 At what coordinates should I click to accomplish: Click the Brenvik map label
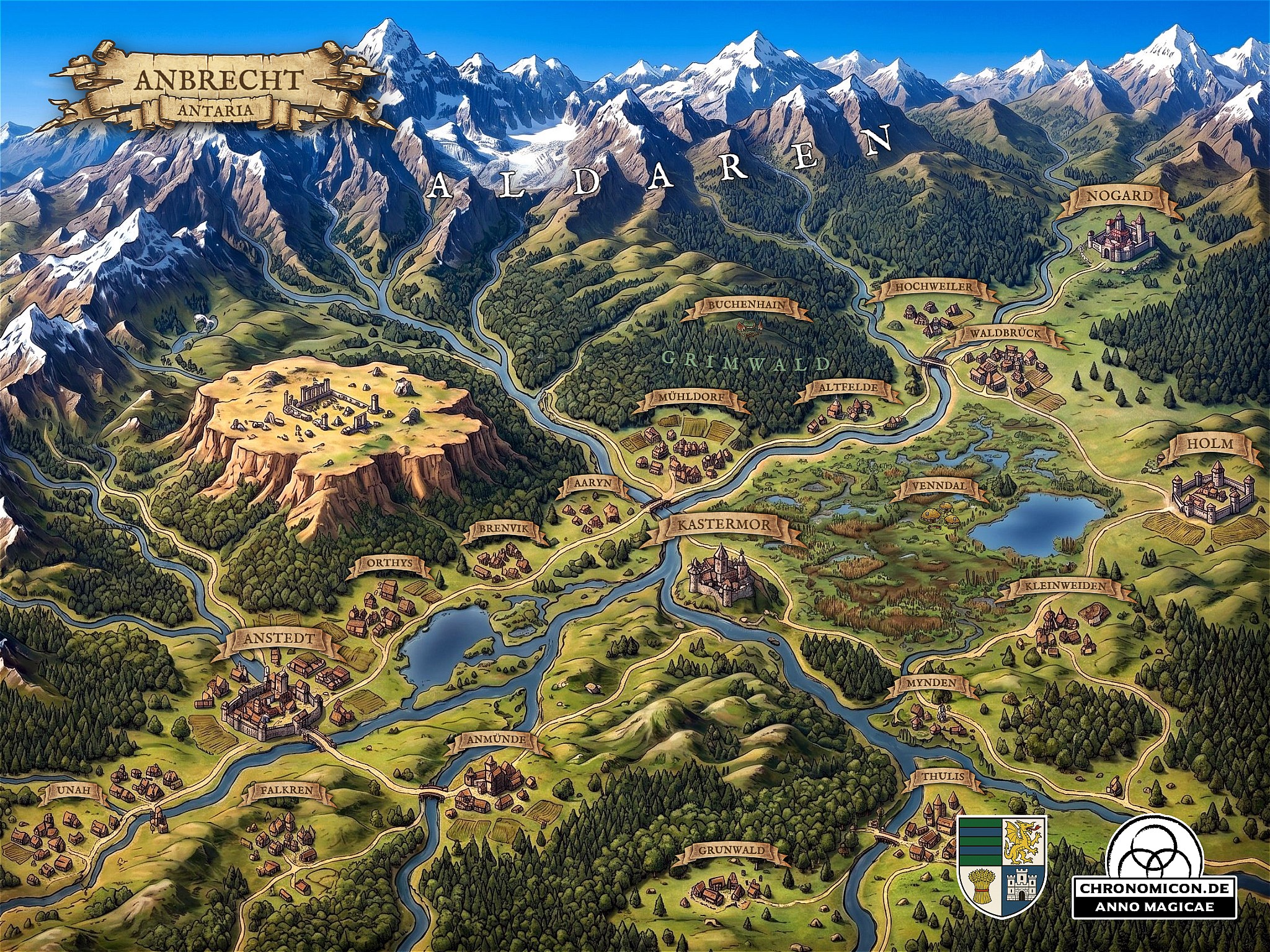coord(503,529)
